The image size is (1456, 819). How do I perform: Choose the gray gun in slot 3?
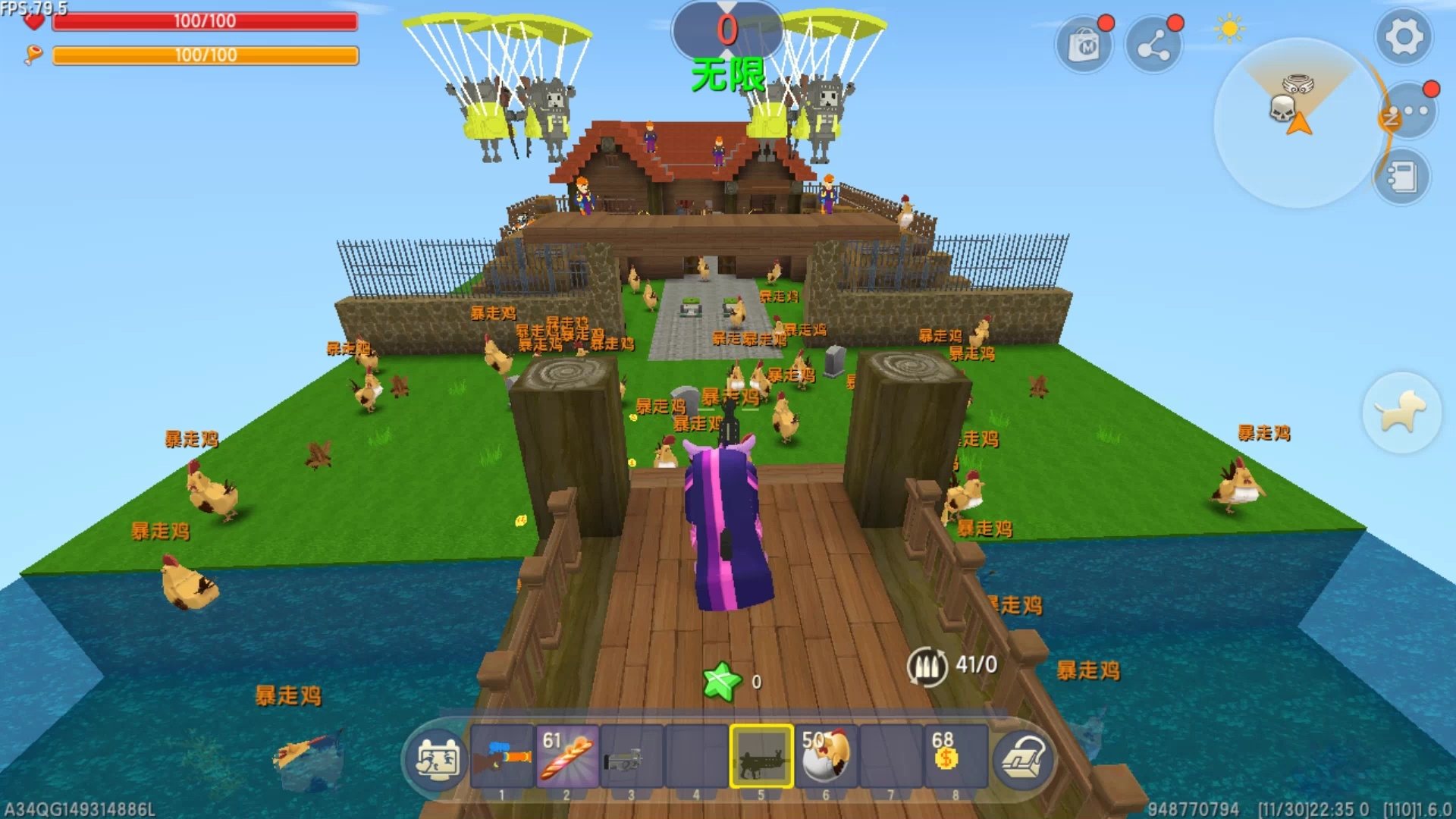tap(632, 757)
